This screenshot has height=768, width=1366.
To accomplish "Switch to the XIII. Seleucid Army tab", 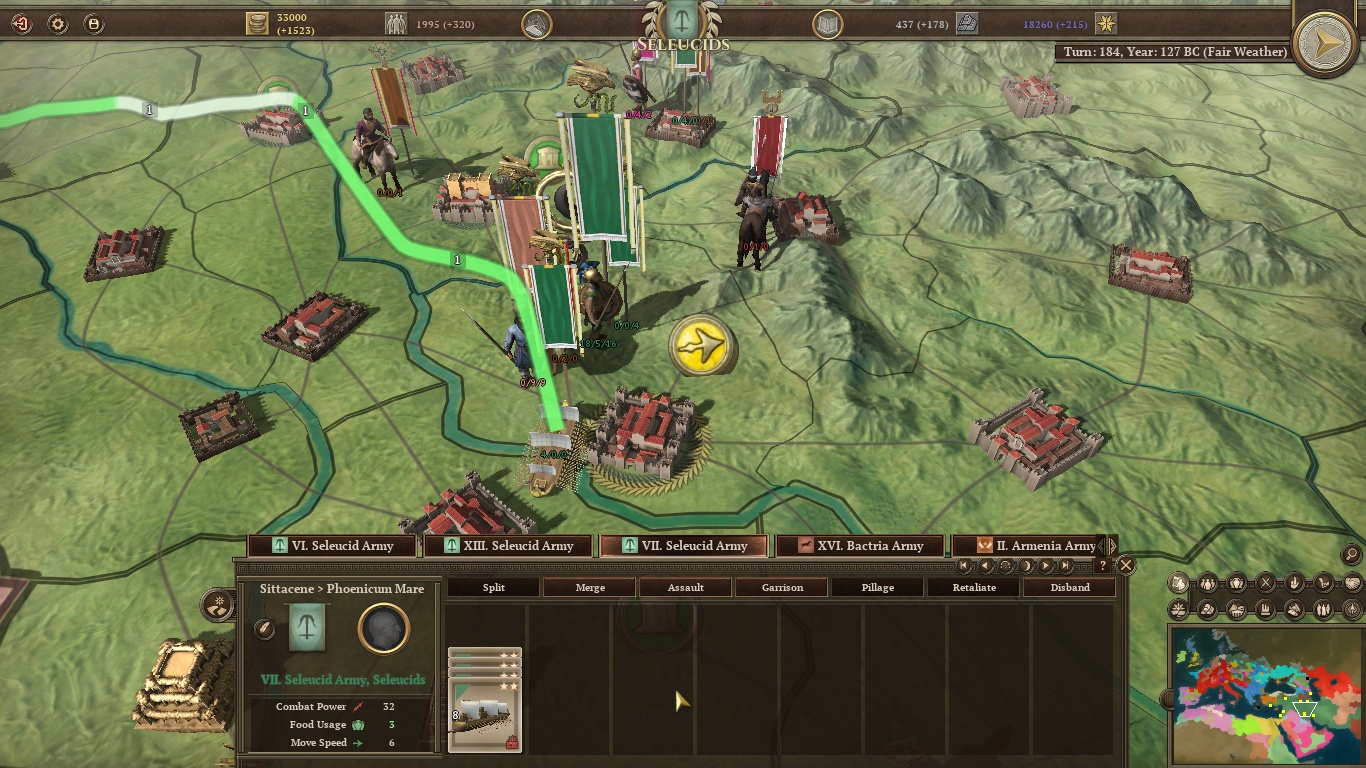I will [509, 546].
